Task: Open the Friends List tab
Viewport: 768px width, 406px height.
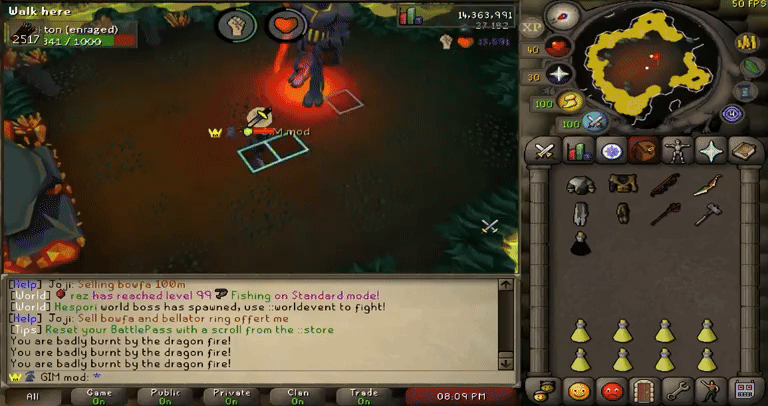Action: click(578, 389)
